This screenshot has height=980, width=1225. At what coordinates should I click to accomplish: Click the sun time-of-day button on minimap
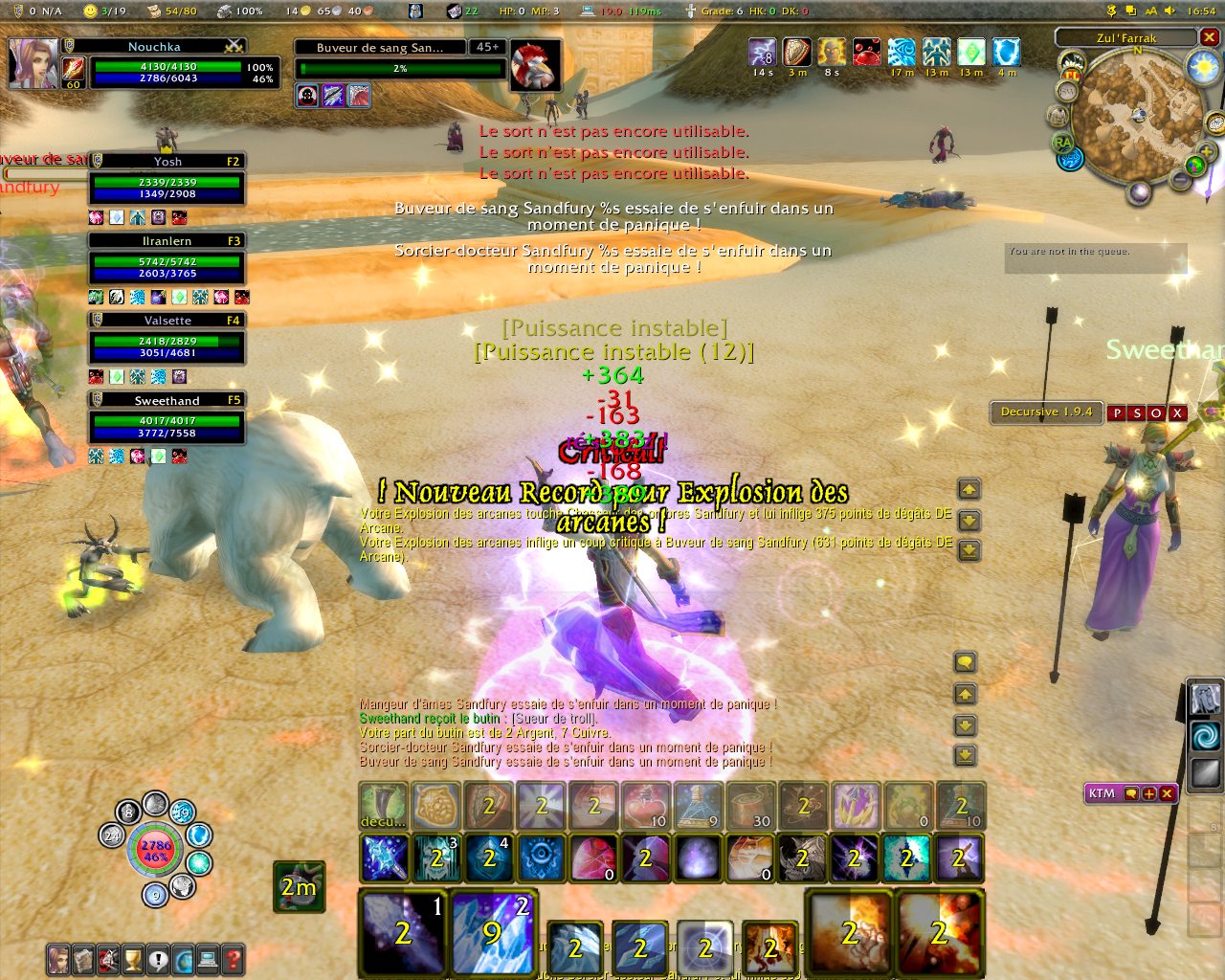point(1202,67)
